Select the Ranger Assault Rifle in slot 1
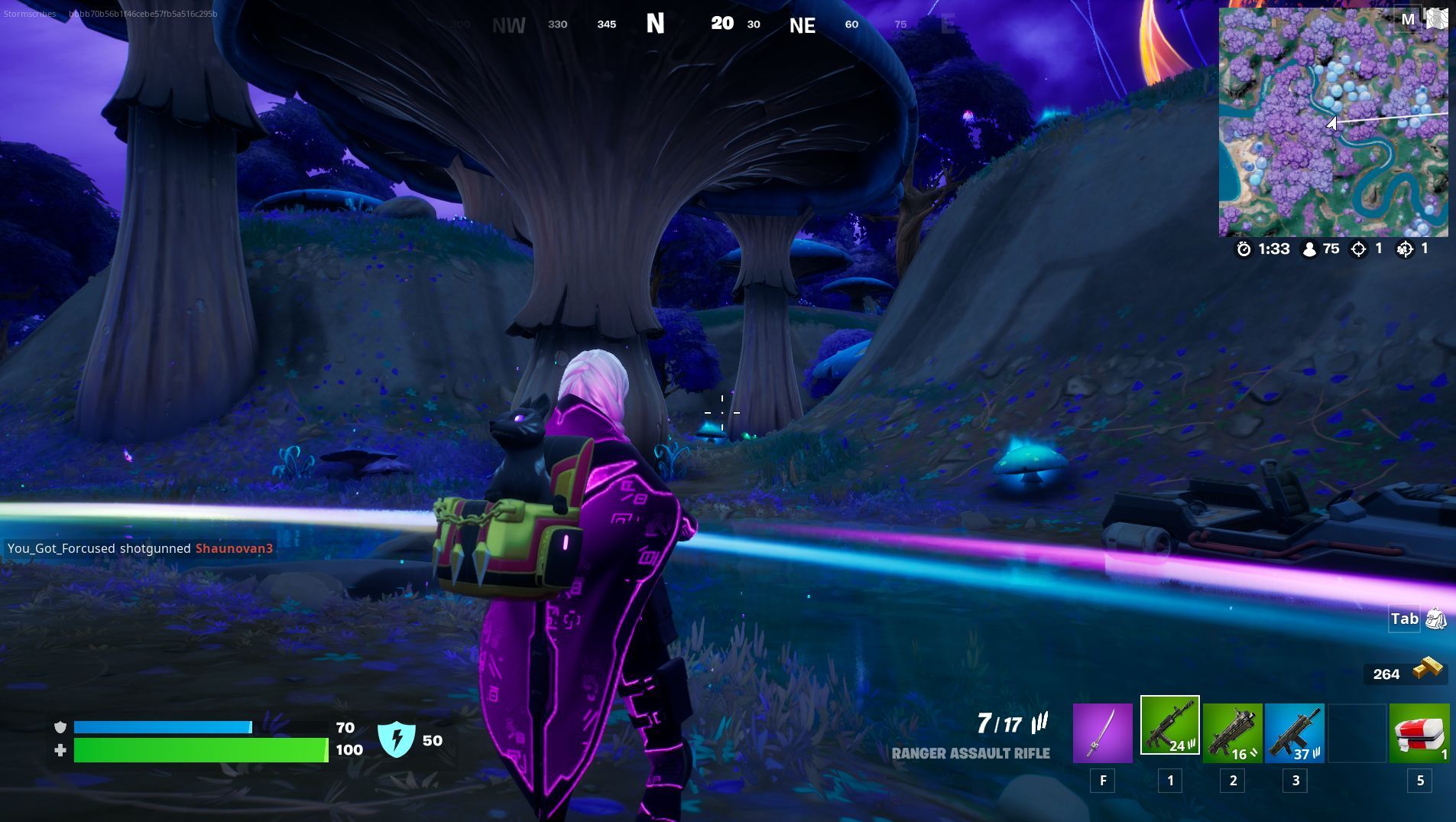This screenshot has height=822, width=1456. click(1169, 733)
